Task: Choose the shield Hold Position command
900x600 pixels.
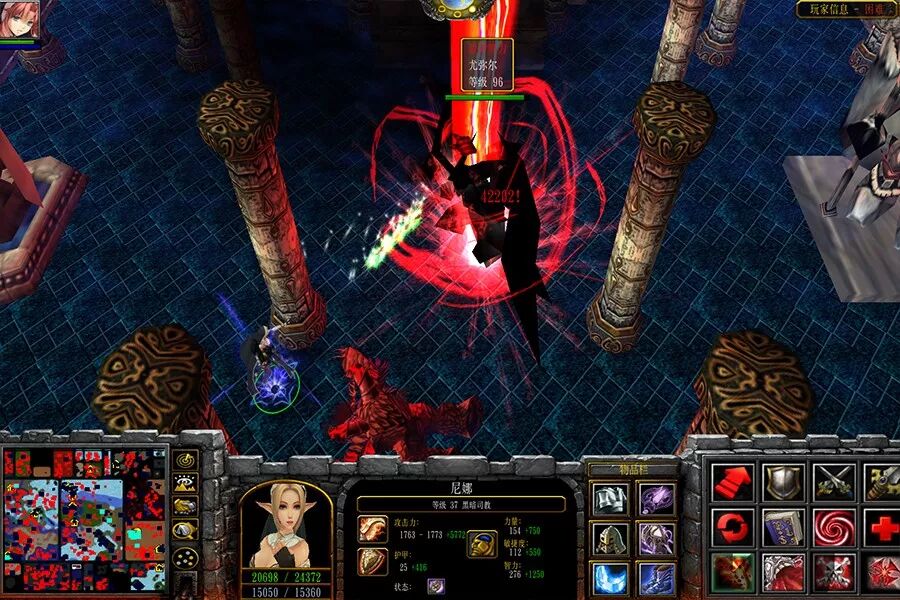Action: pos(782,482)
